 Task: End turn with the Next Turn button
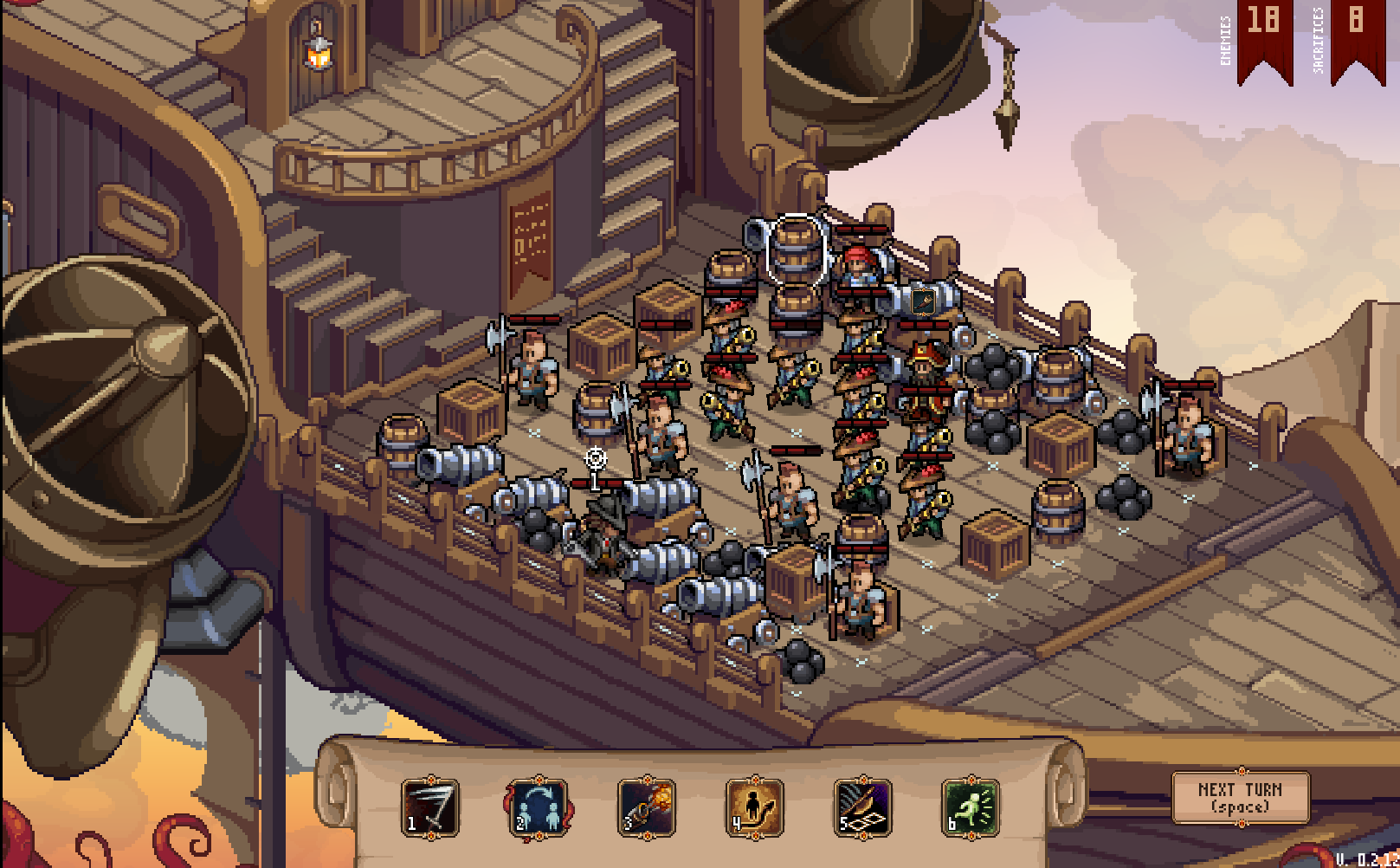[x=1240, y=797]
